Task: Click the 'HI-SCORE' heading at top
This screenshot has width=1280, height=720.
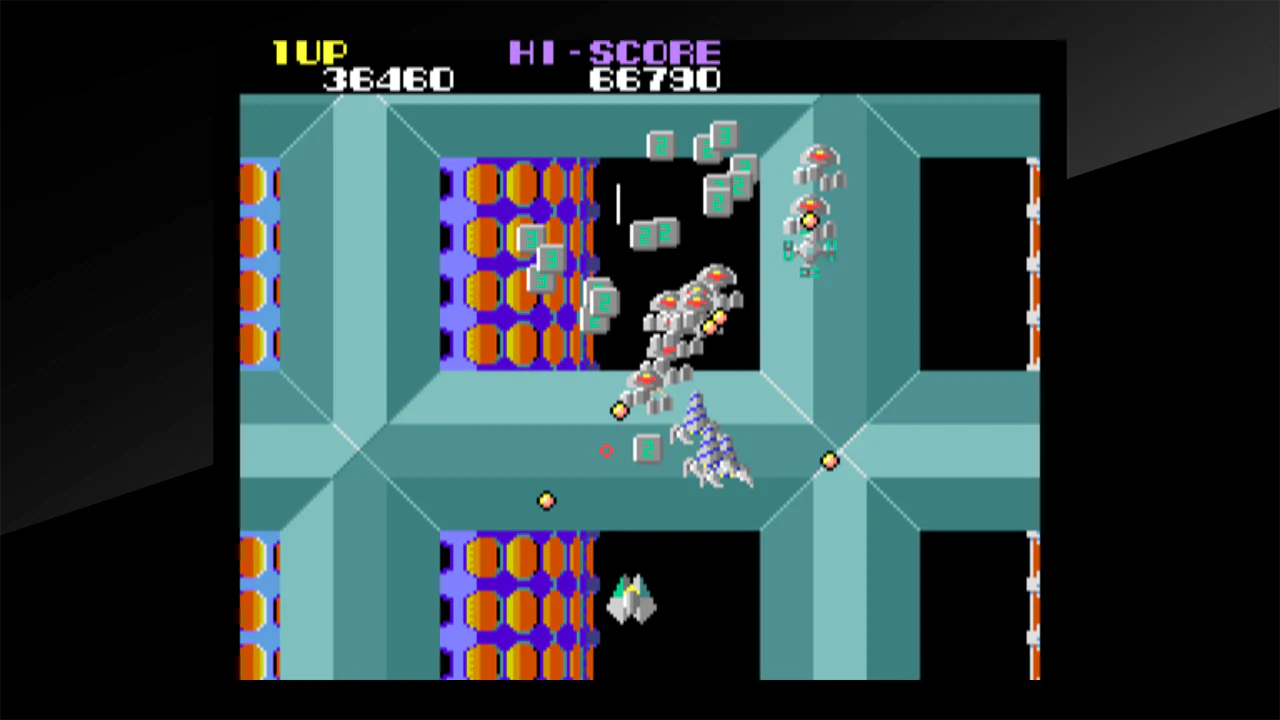Action: (616, 53)
